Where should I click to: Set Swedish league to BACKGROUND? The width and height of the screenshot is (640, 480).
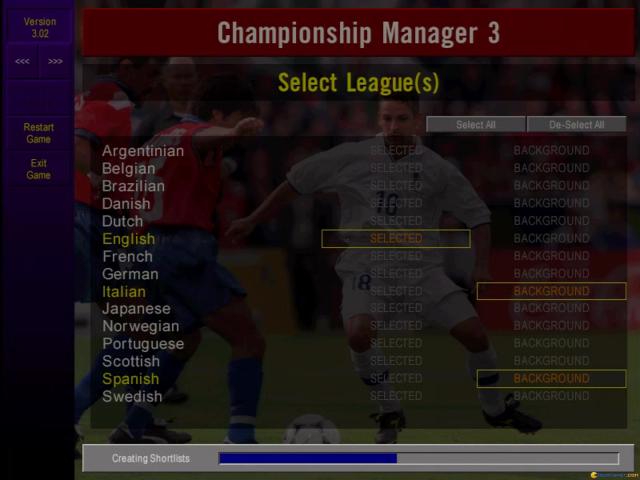coord(551,397)
